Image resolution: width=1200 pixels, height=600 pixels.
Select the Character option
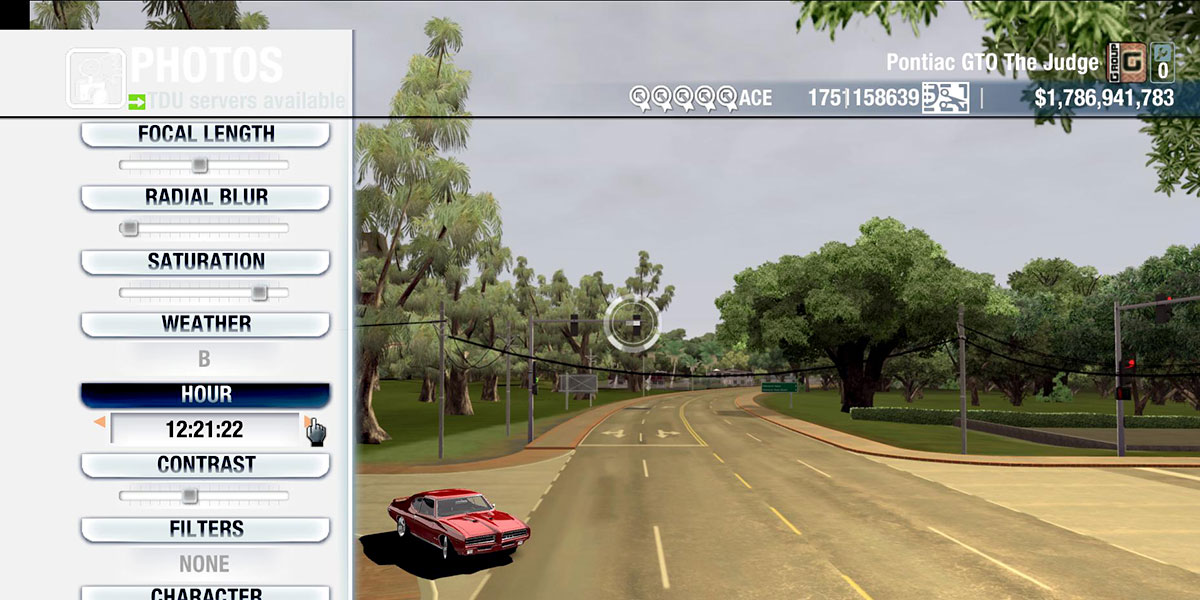pyautogui.click(x=205, y=593)
